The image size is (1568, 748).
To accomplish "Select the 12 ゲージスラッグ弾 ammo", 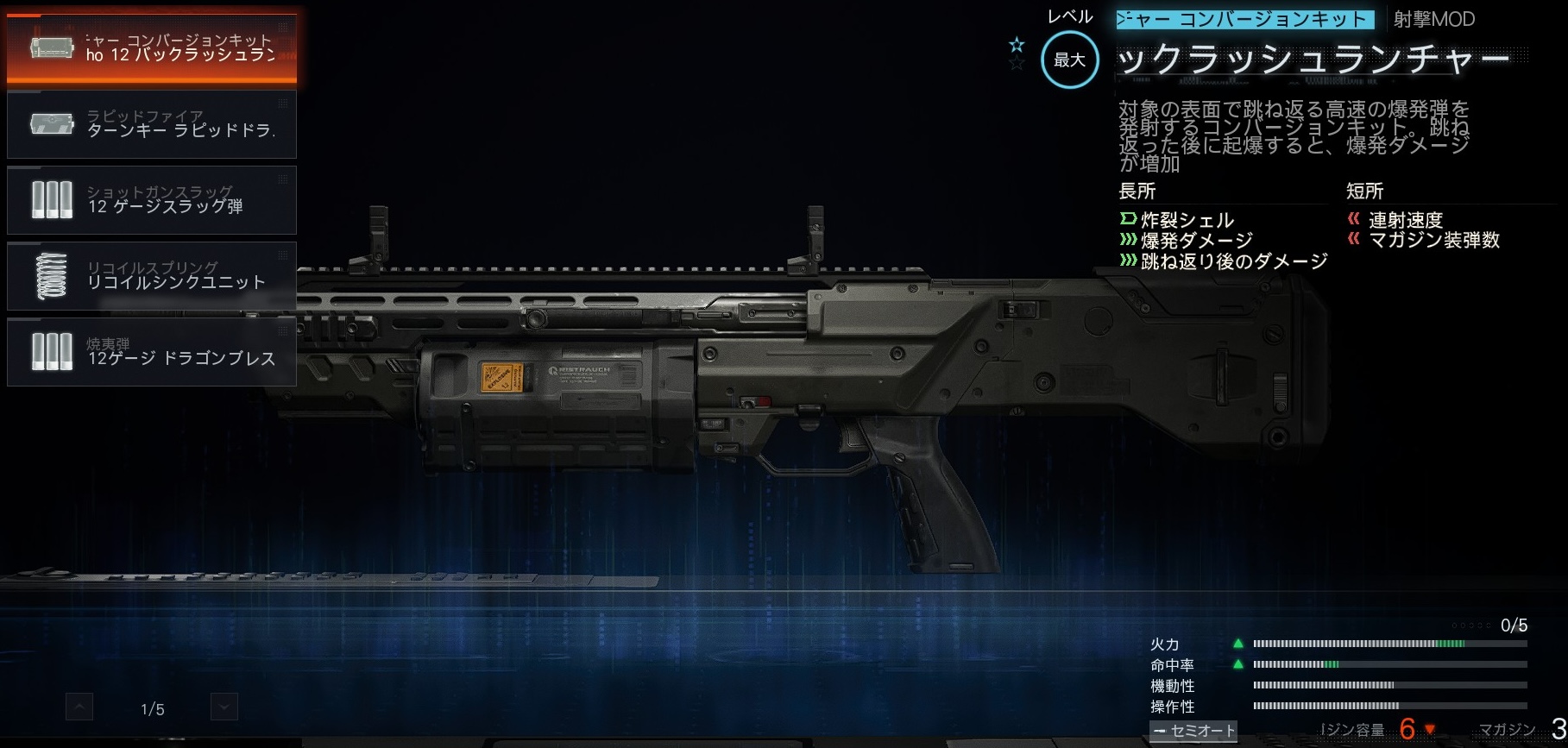I will (152, 200).
